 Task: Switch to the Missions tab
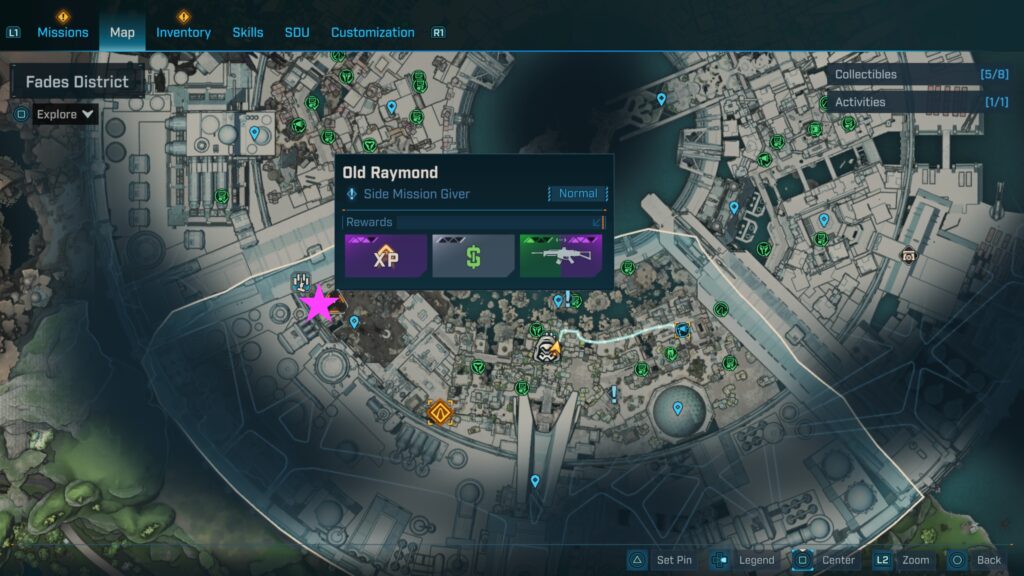pyautogui.click(x=63, y=32)
